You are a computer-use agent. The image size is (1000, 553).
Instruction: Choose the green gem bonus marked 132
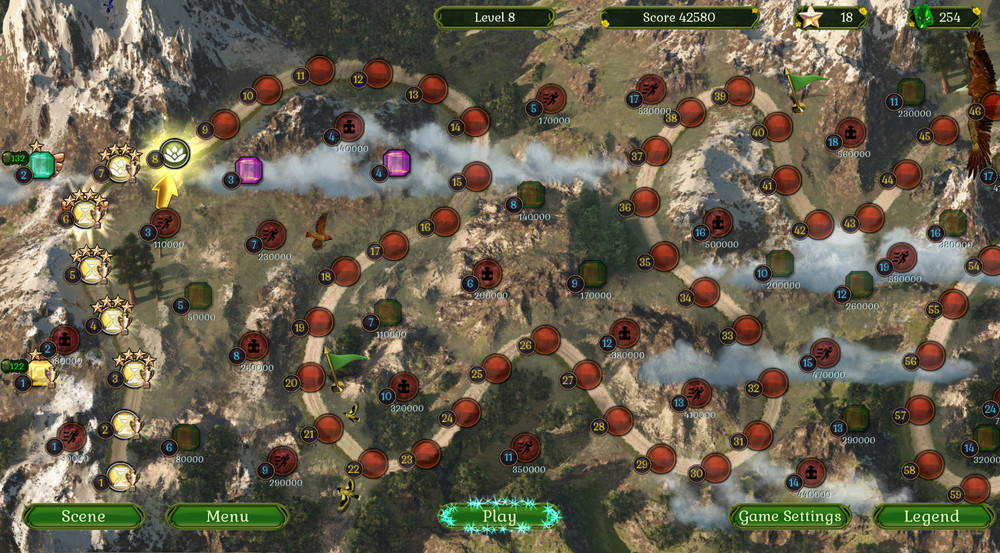click(x=41, y=165)
